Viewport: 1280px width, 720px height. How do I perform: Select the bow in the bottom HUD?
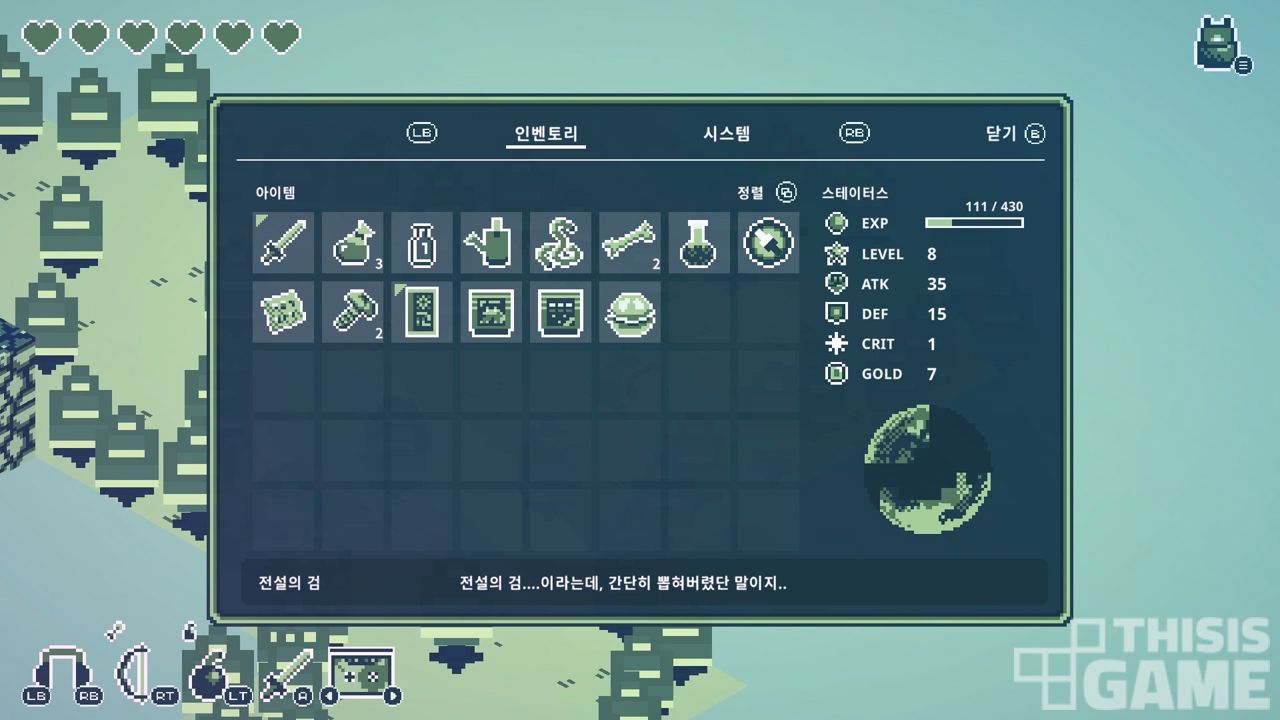(x=135, y=670)
